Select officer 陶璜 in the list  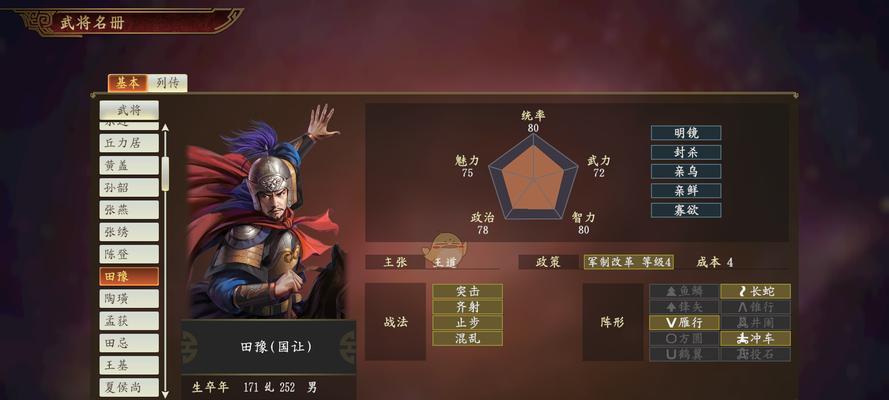tap(129, 298)
